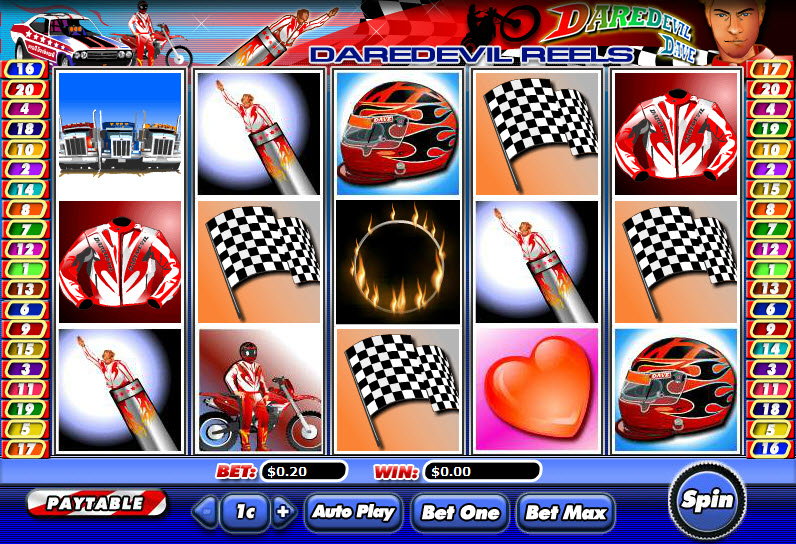
Task: Spin the reels
Action: [x=707, y=500]
